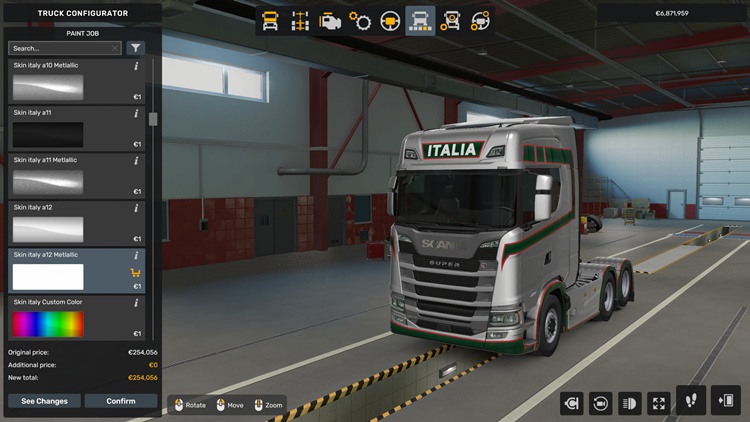Confirm the paint job purchase

coord(121,401)
